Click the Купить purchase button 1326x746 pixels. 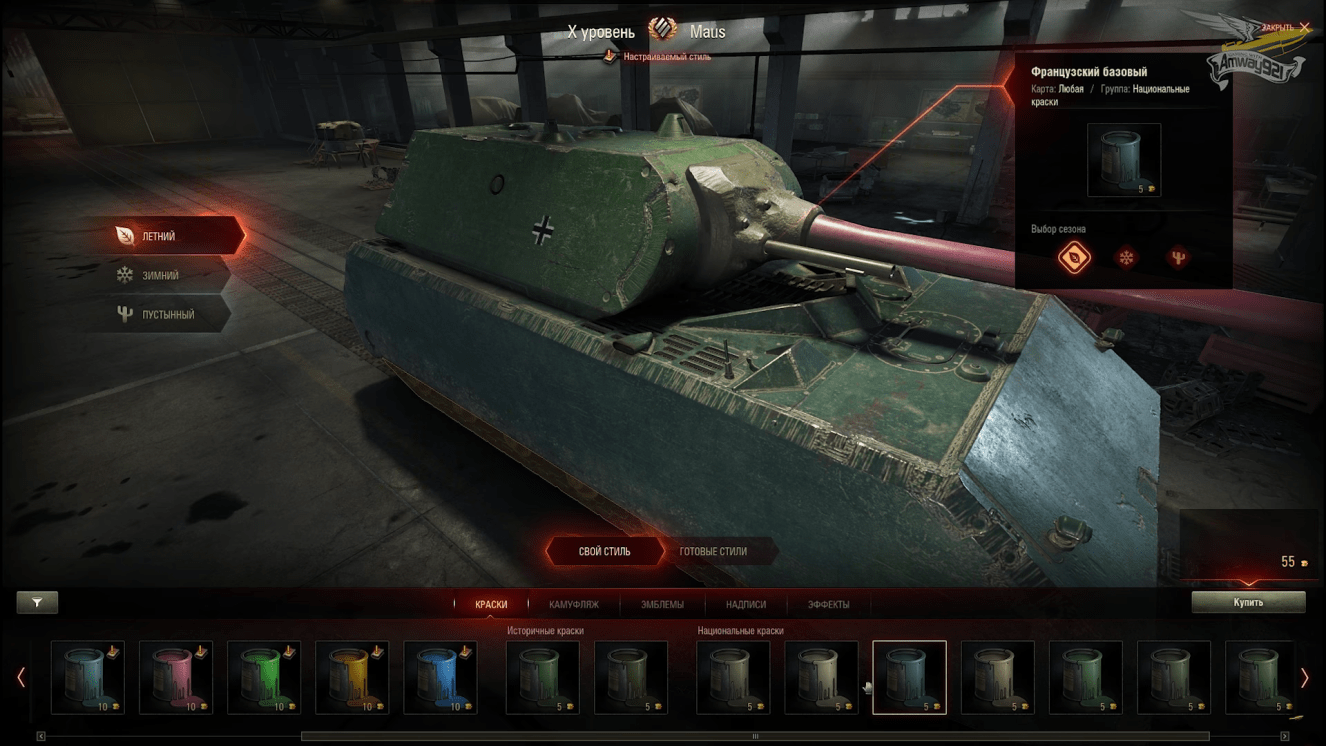(x=1248, y=602)
